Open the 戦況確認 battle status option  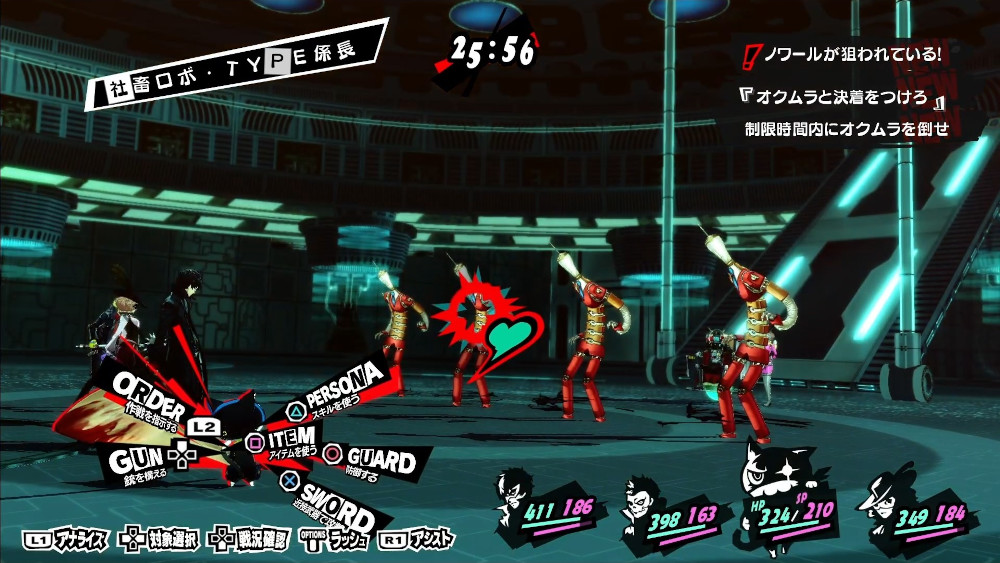tap(251, 540)
